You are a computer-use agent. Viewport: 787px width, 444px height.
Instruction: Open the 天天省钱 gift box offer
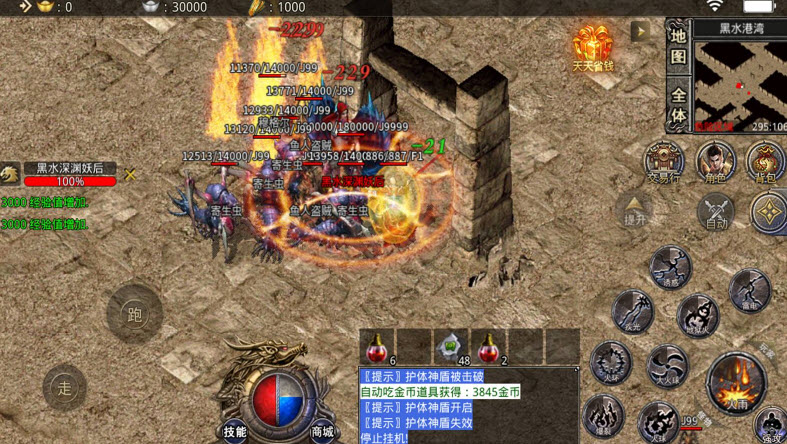[592, 48]
